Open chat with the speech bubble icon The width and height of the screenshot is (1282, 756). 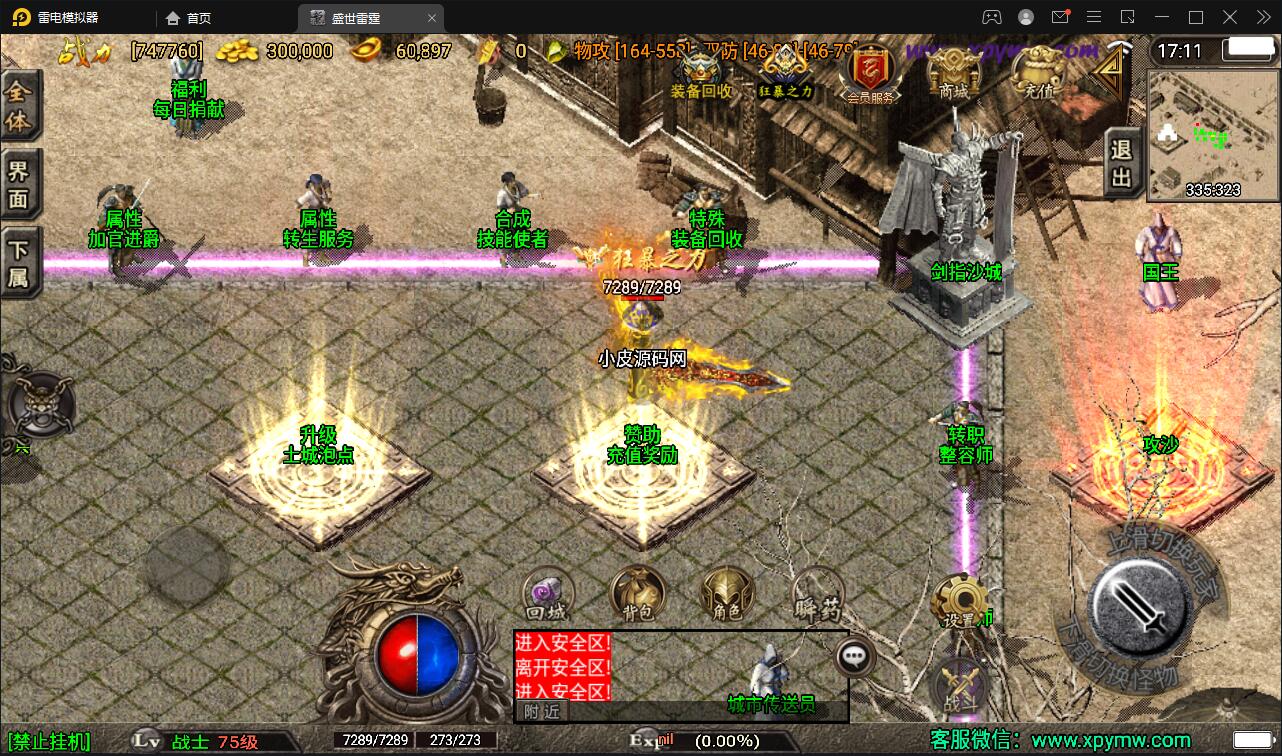coord(853,656)
